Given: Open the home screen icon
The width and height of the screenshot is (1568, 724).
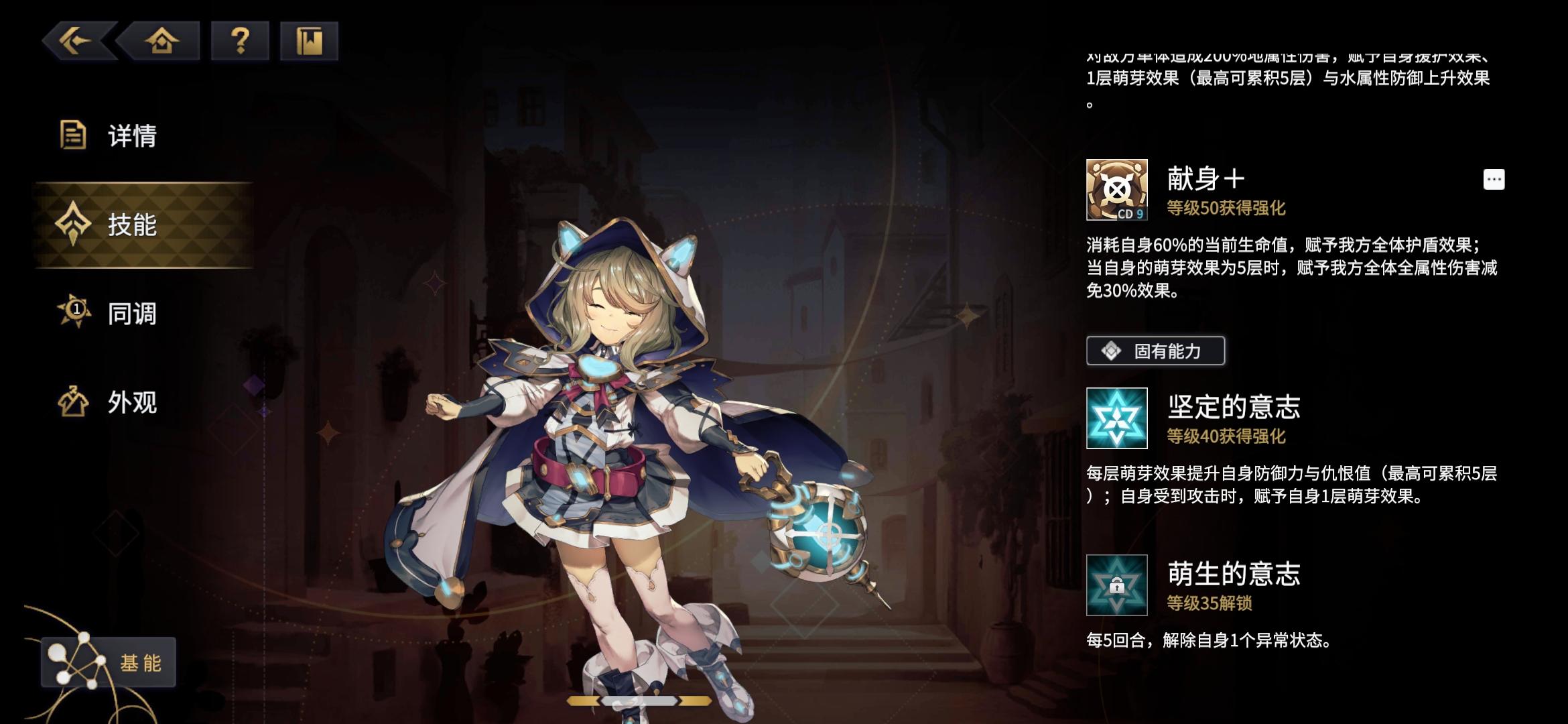Looking at the screenshot, I should click(x=164, y=42).
